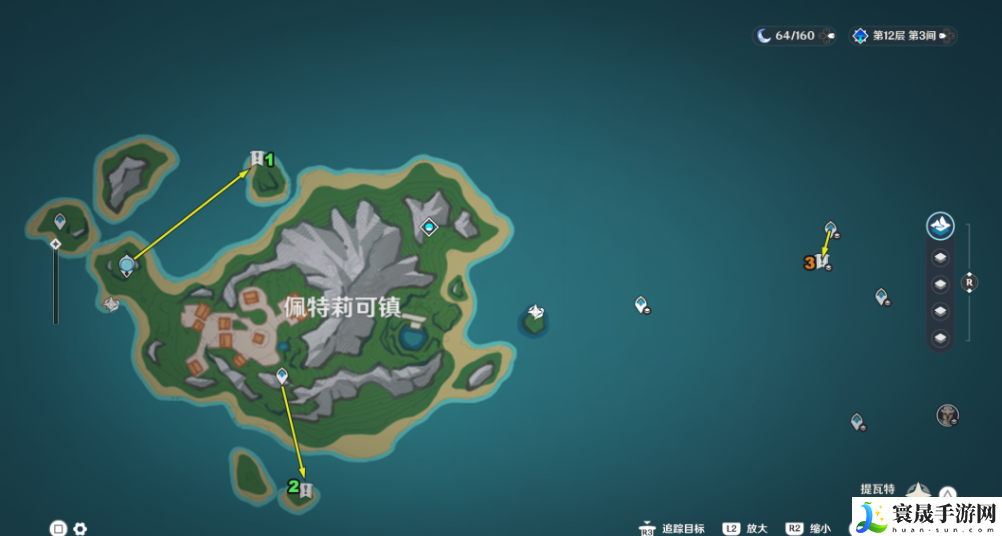
Task: Select the map marker labeled 2
Action: point(305,489)
